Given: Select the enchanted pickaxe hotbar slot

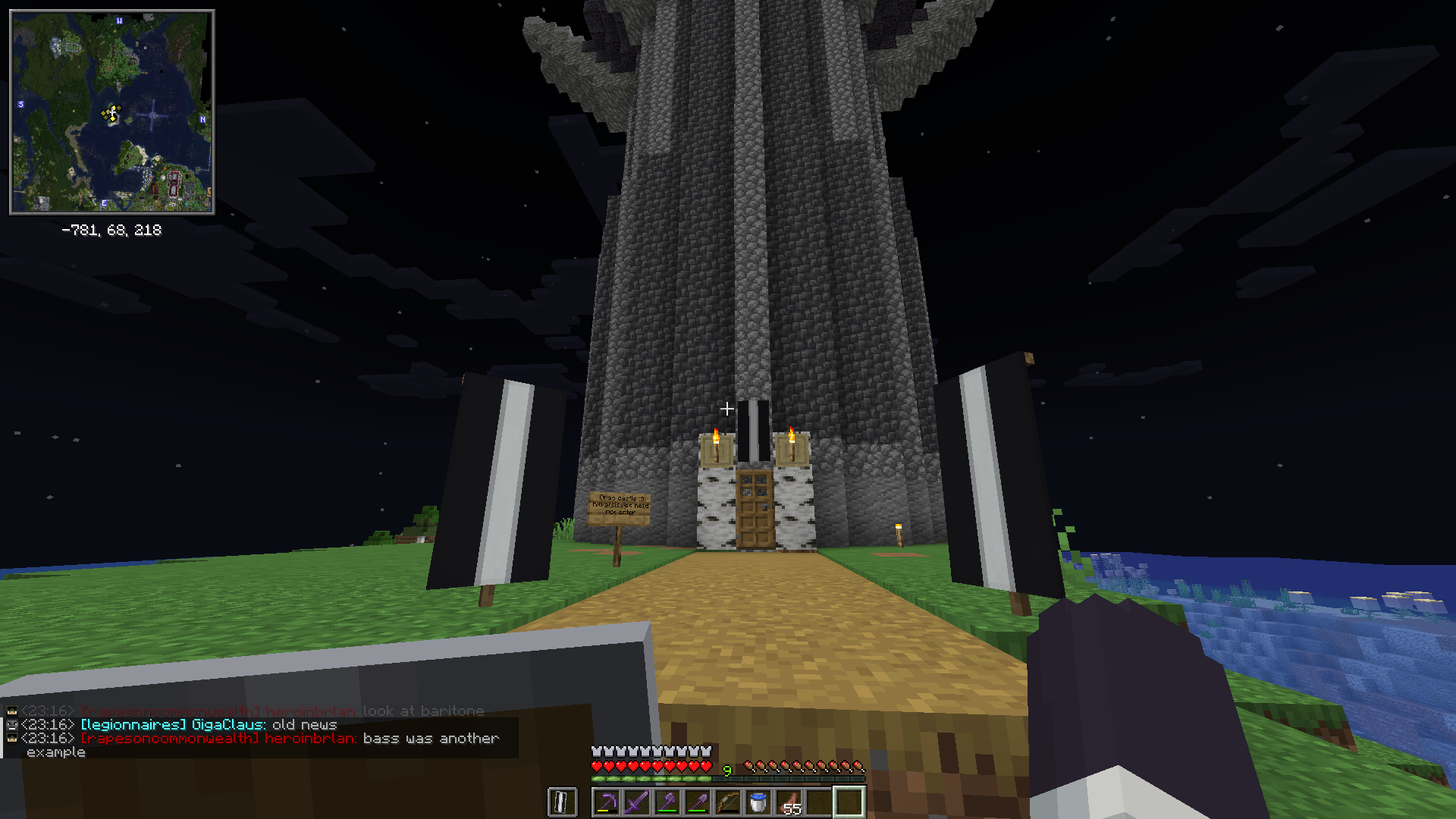Looking at the screenshot, I should pyautogui.click(x=607, y=802).
